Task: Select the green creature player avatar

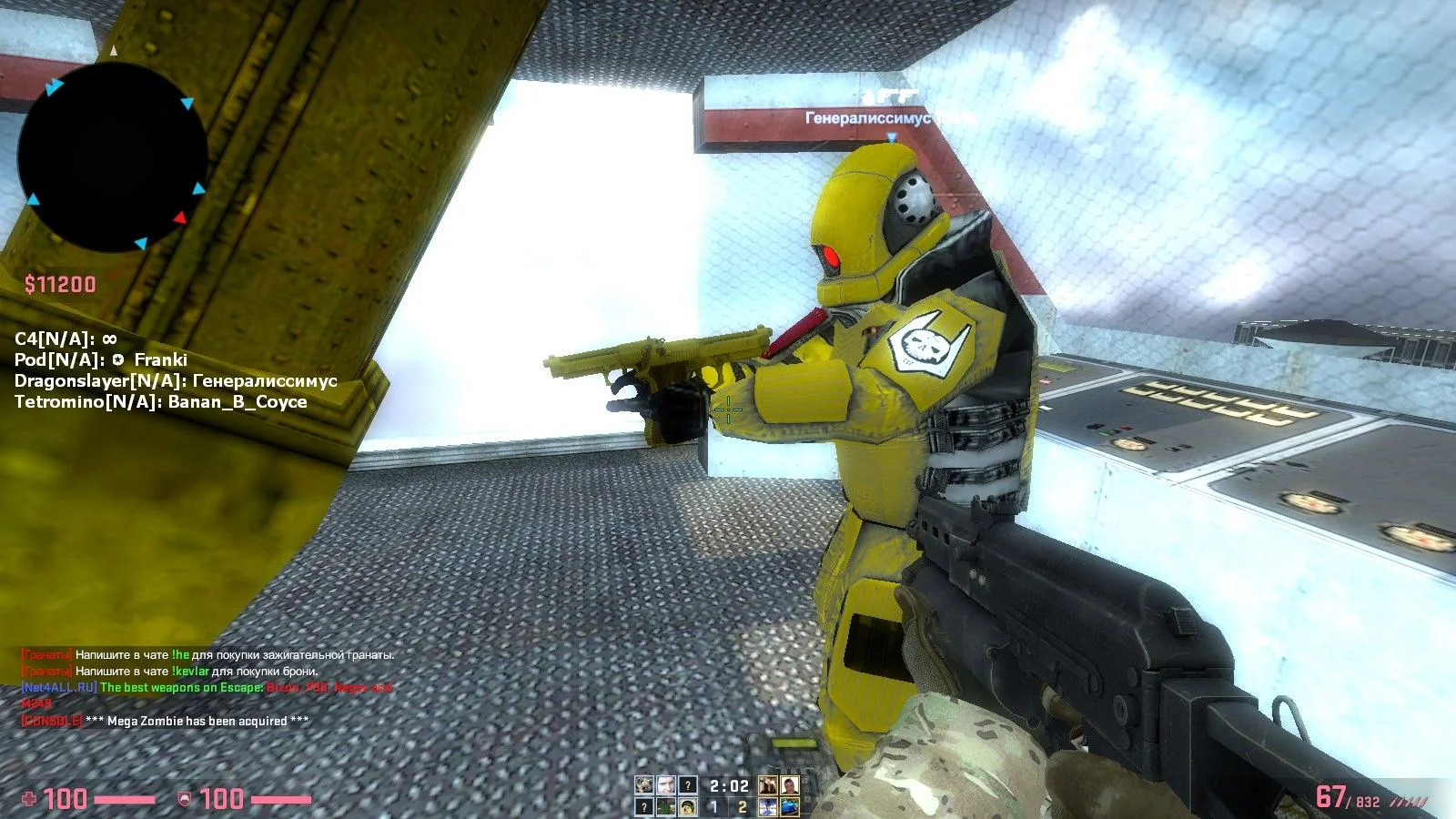Action: tap(666, 806)
